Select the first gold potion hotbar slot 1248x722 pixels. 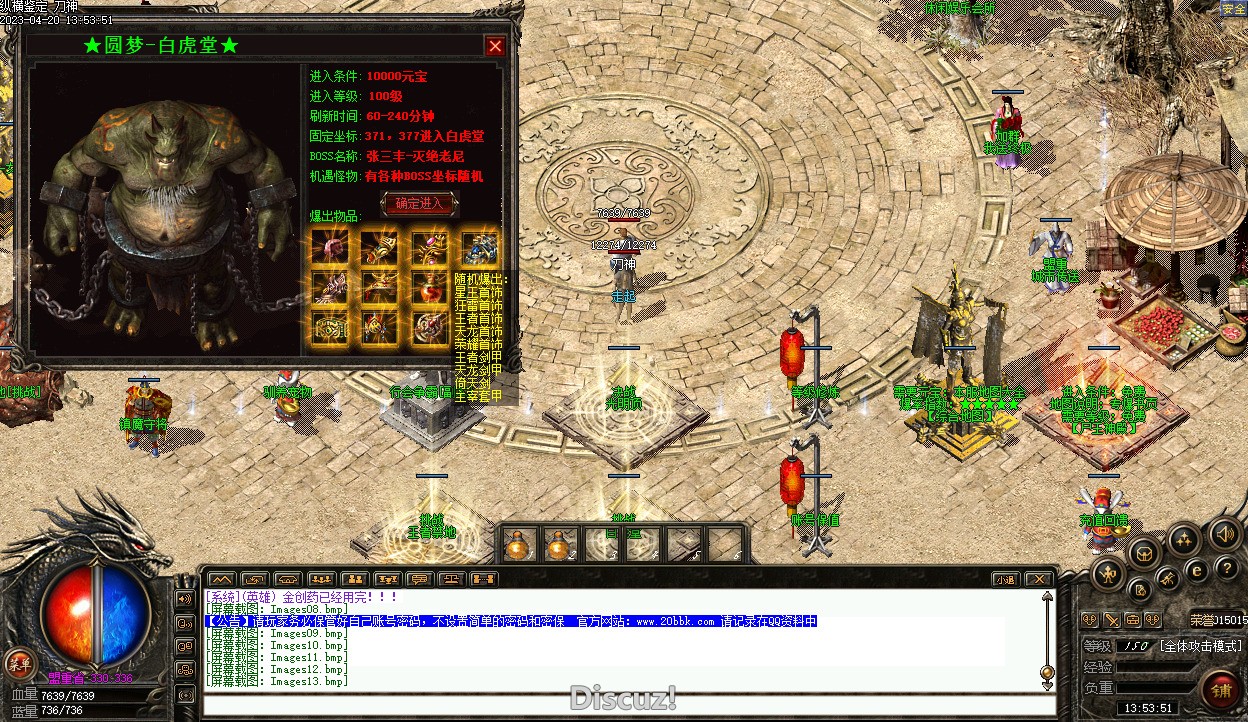tap(519, 545)
